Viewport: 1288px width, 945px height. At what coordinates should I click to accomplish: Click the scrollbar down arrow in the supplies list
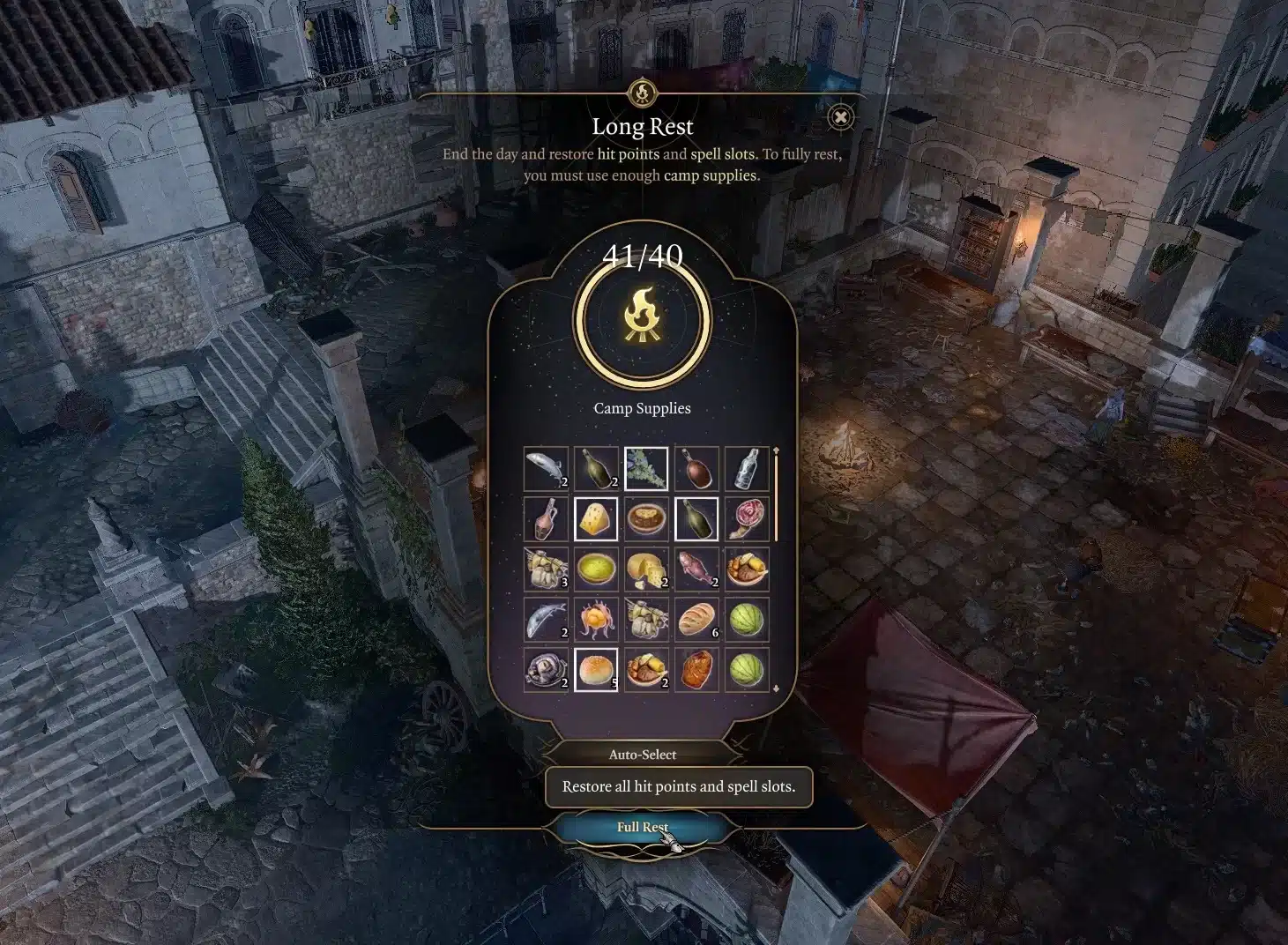tap(777, 689)
